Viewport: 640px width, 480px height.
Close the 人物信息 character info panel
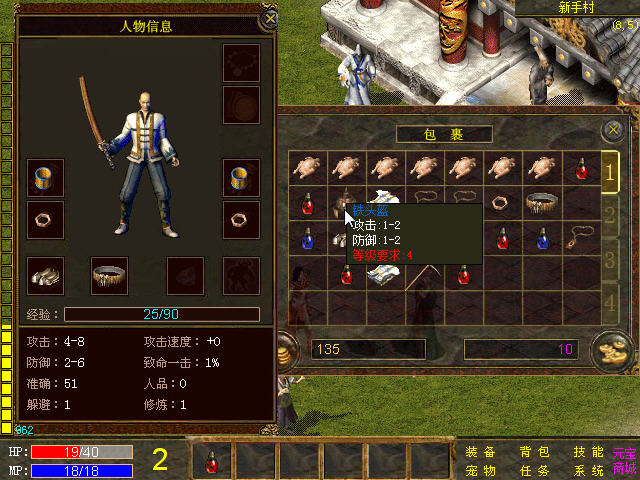(x=269, y=18)
